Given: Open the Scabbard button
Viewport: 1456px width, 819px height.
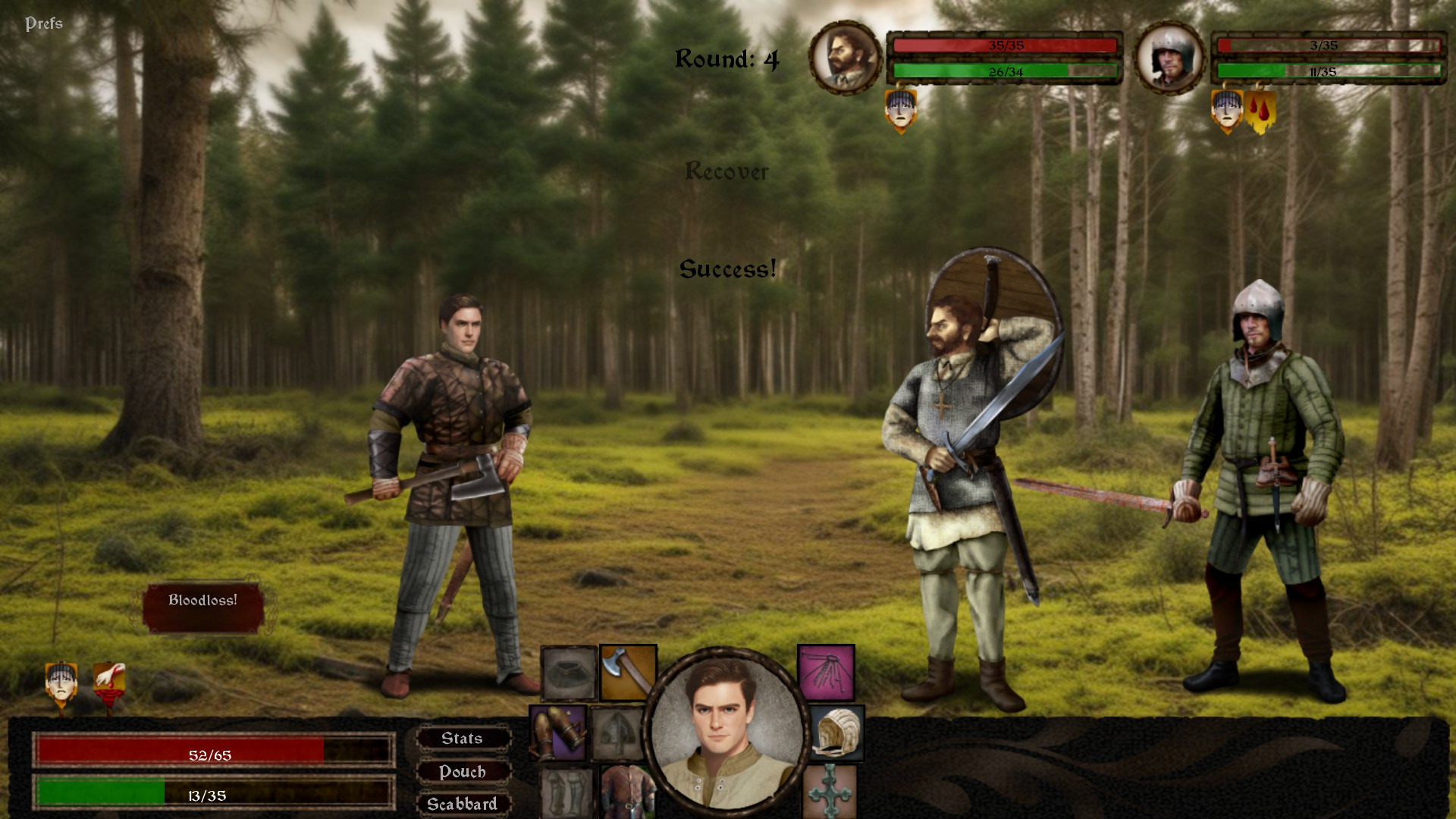Looking at the screenshot, I should tap(463, 804).
